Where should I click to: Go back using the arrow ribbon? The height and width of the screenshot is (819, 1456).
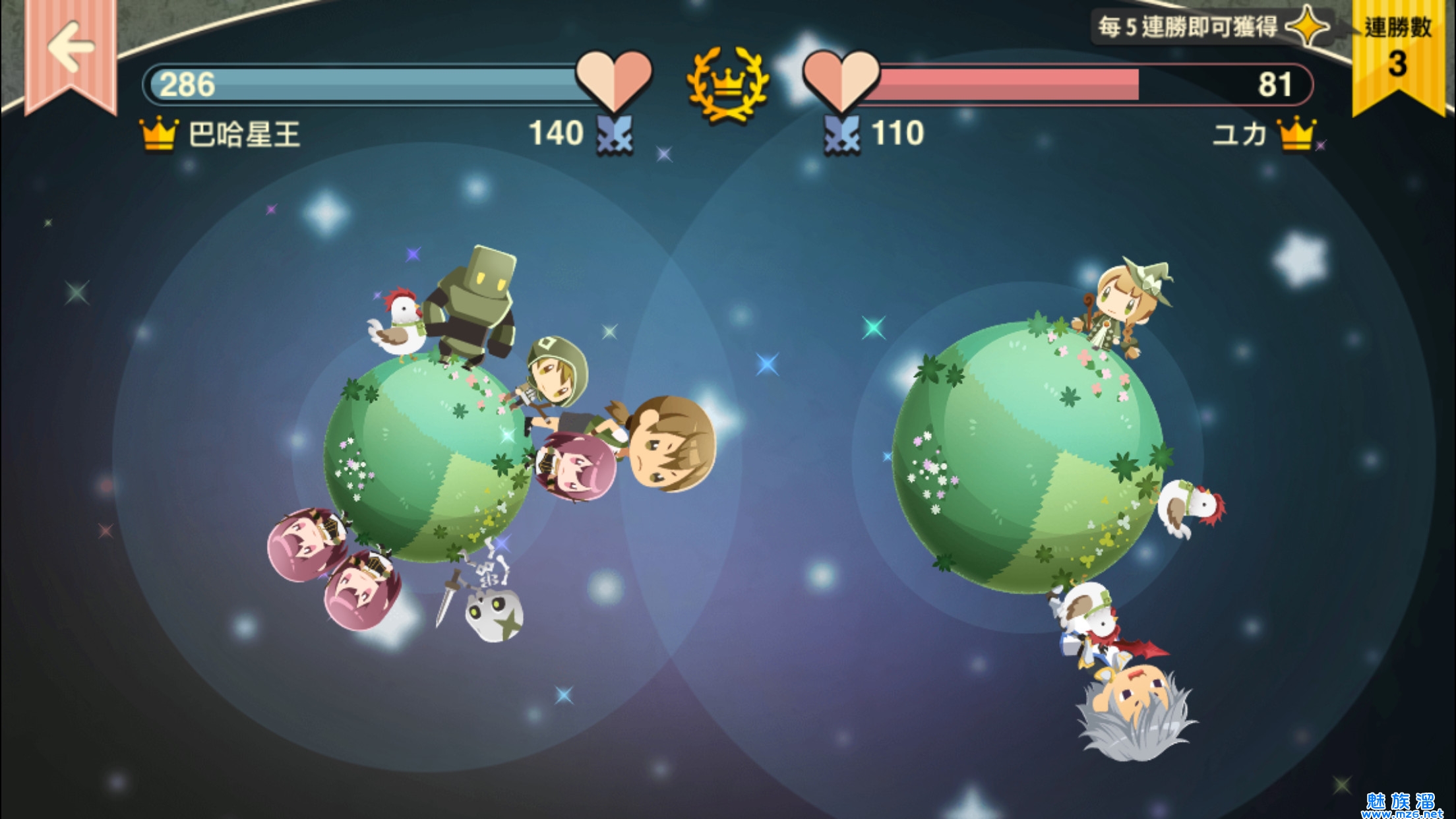coord(71,47)
